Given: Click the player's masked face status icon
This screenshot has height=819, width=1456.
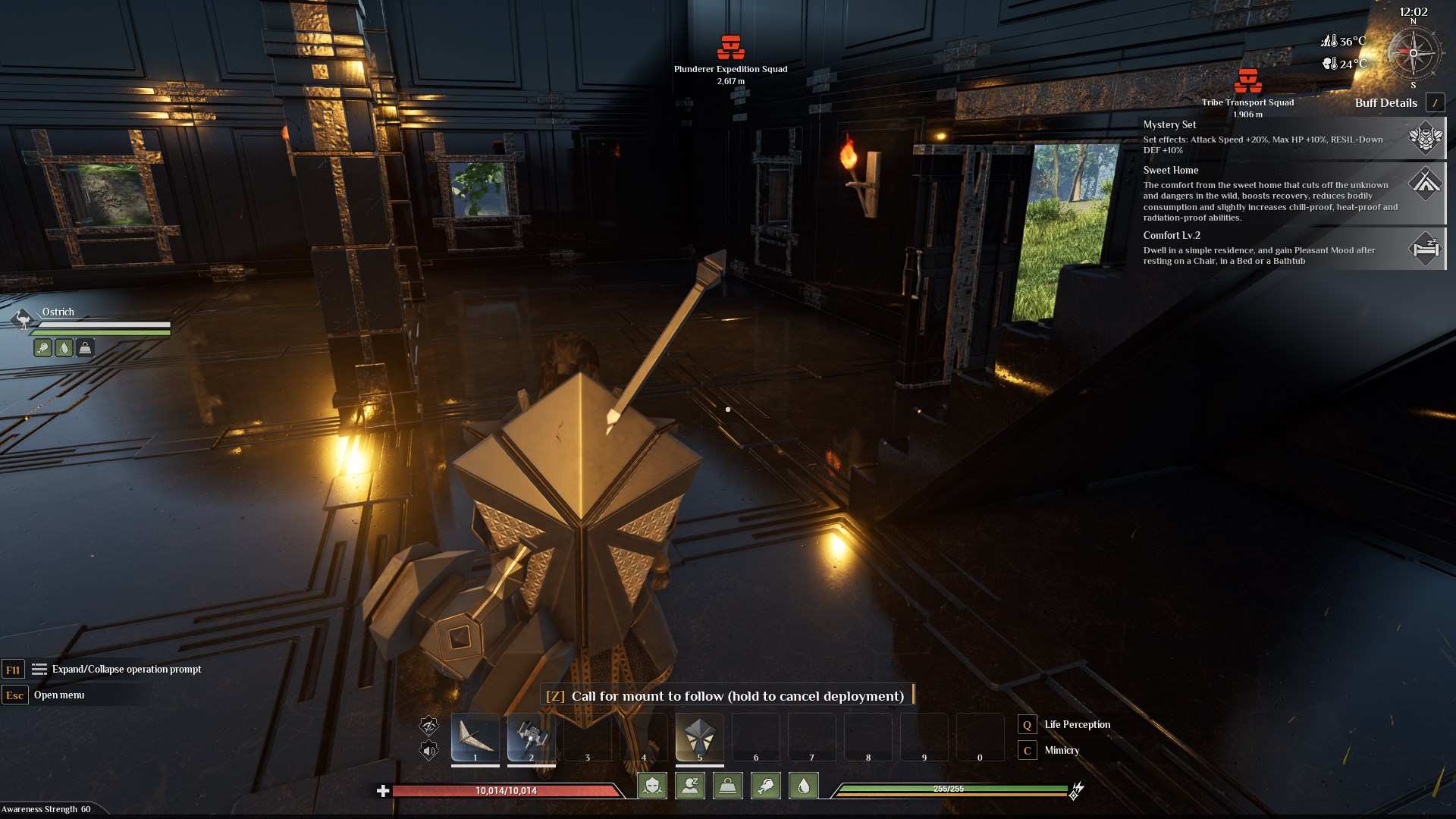Looking at the screenshot, I should pos(652,786).
